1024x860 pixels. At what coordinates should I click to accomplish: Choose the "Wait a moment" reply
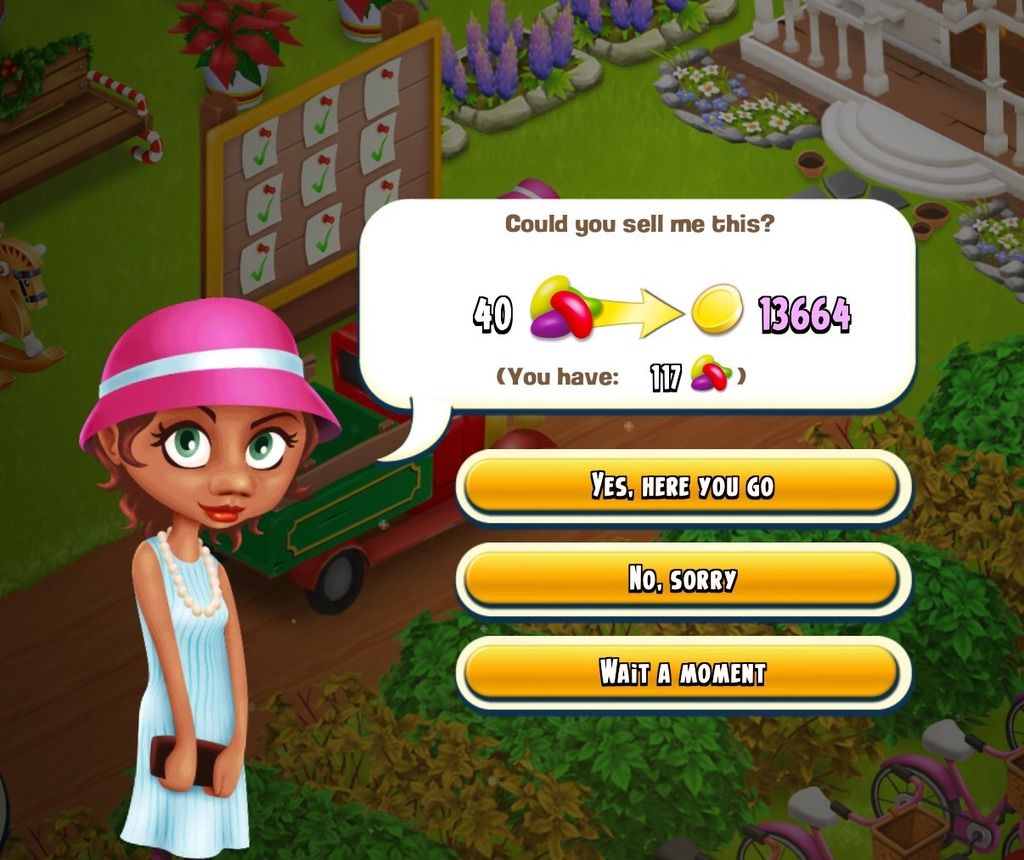coord(683,672)
